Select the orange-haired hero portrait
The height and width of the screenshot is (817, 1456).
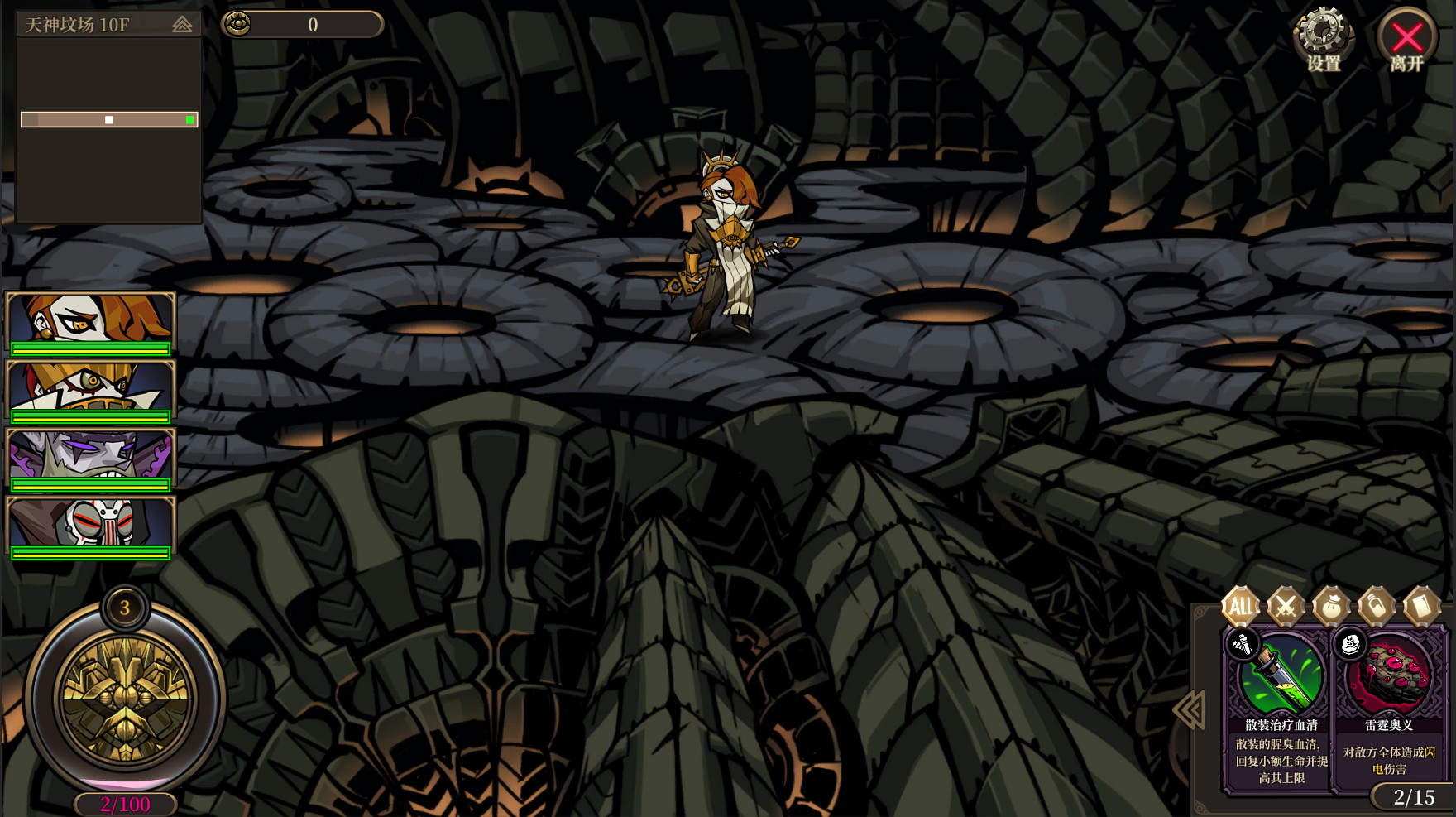click(89, 319)
